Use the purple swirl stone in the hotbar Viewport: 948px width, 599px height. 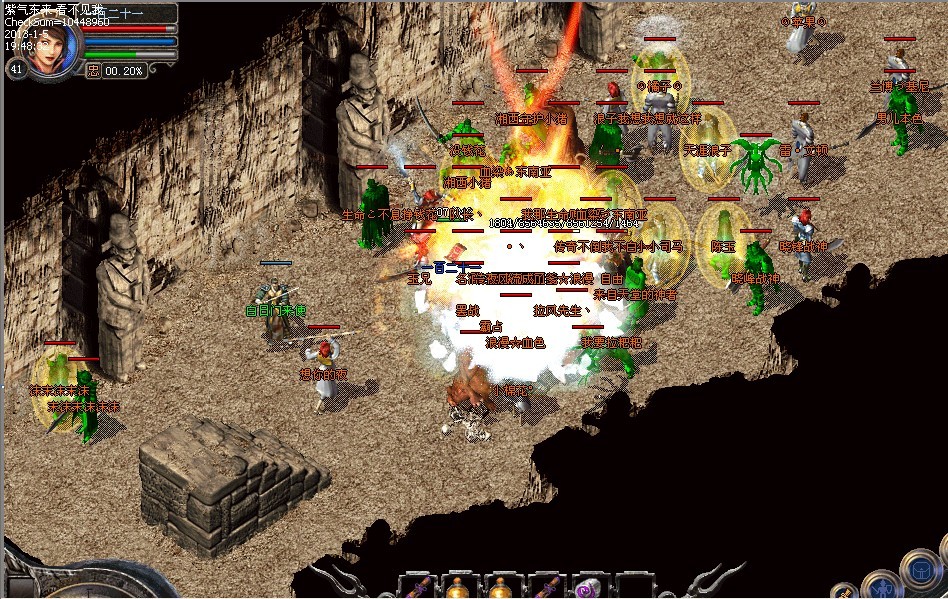pos(586,588)
